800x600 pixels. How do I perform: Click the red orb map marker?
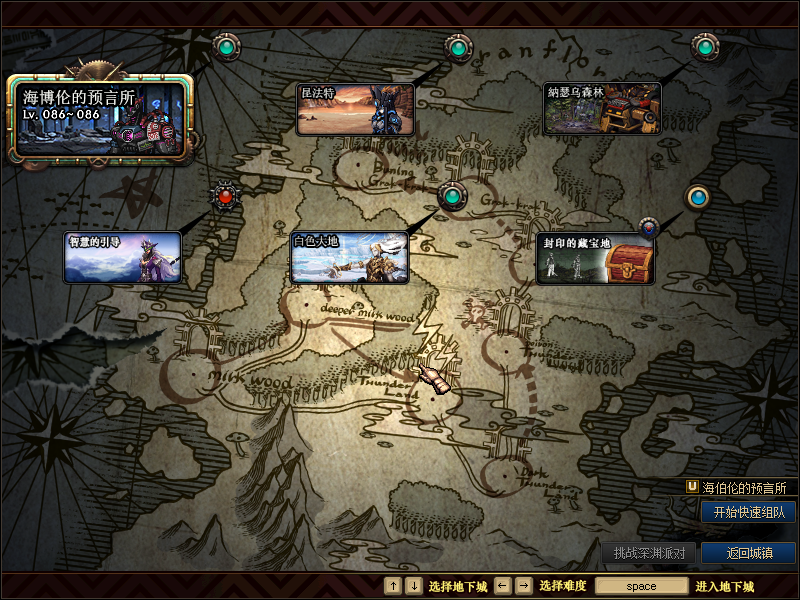[x=225, y=196]
